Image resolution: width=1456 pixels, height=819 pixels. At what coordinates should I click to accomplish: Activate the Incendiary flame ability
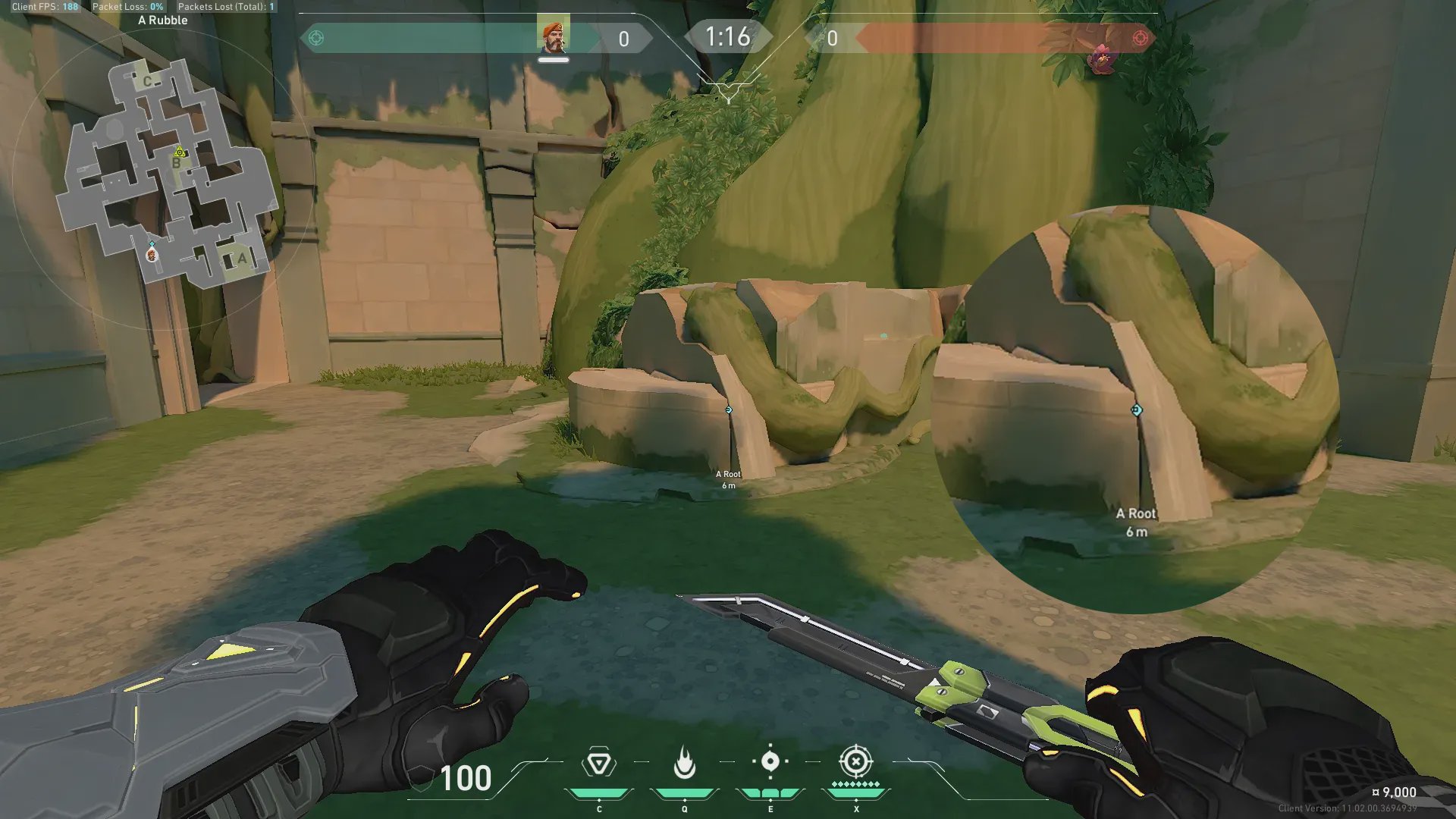click(x=684, y=763)
